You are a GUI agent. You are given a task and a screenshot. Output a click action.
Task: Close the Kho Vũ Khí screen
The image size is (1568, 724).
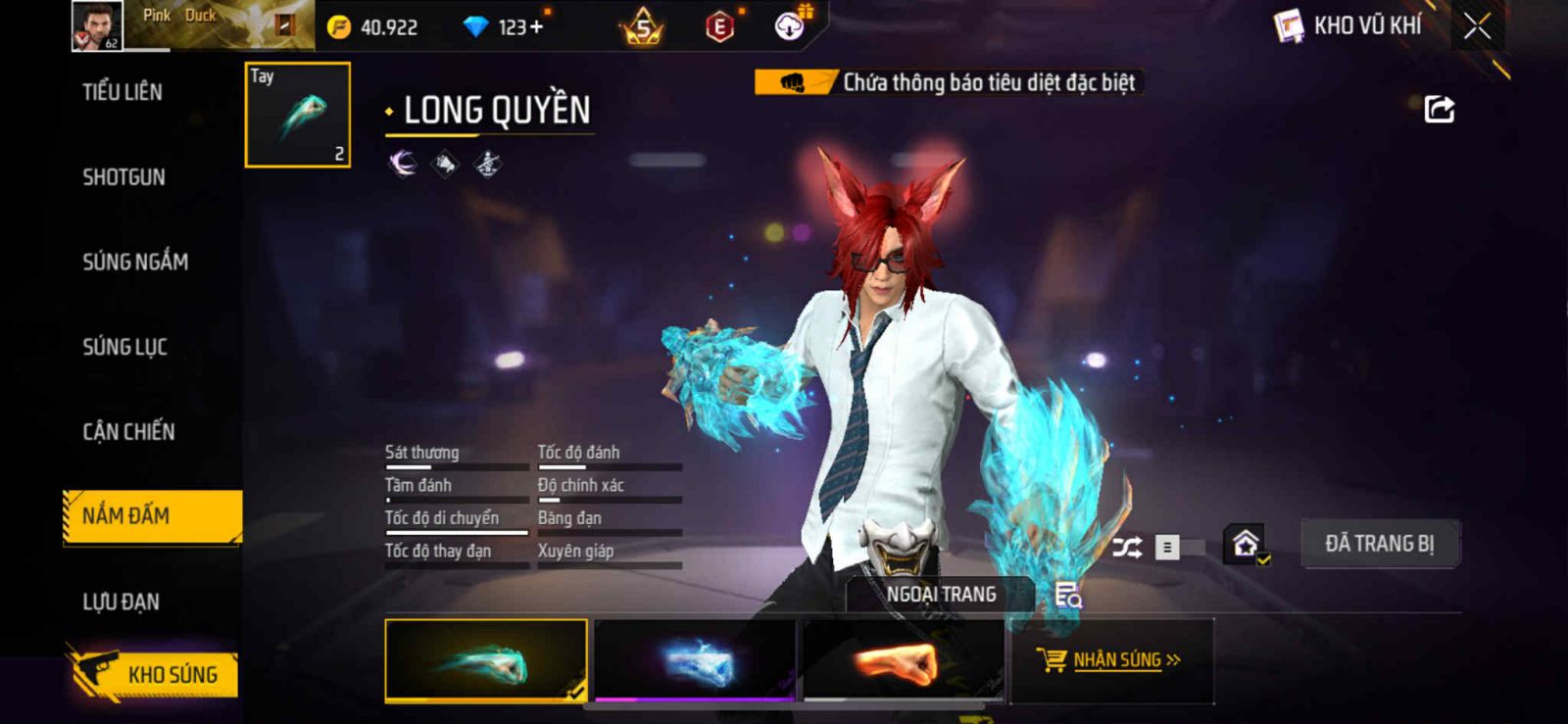pos(1477,26)
